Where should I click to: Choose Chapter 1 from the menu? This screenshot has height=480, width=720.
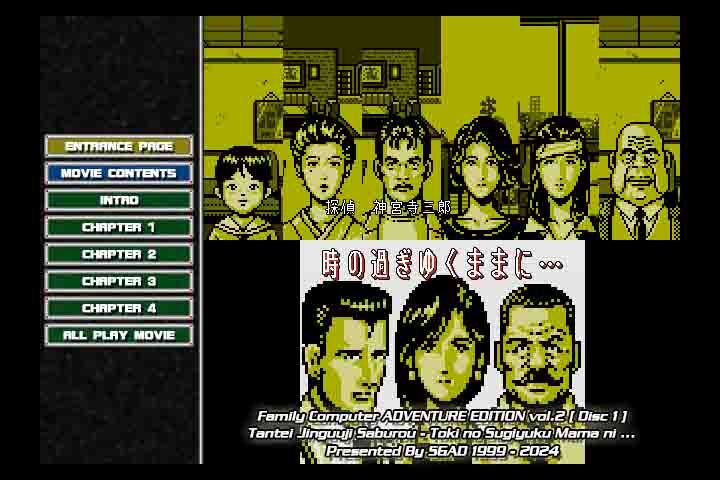click(119, 227)
